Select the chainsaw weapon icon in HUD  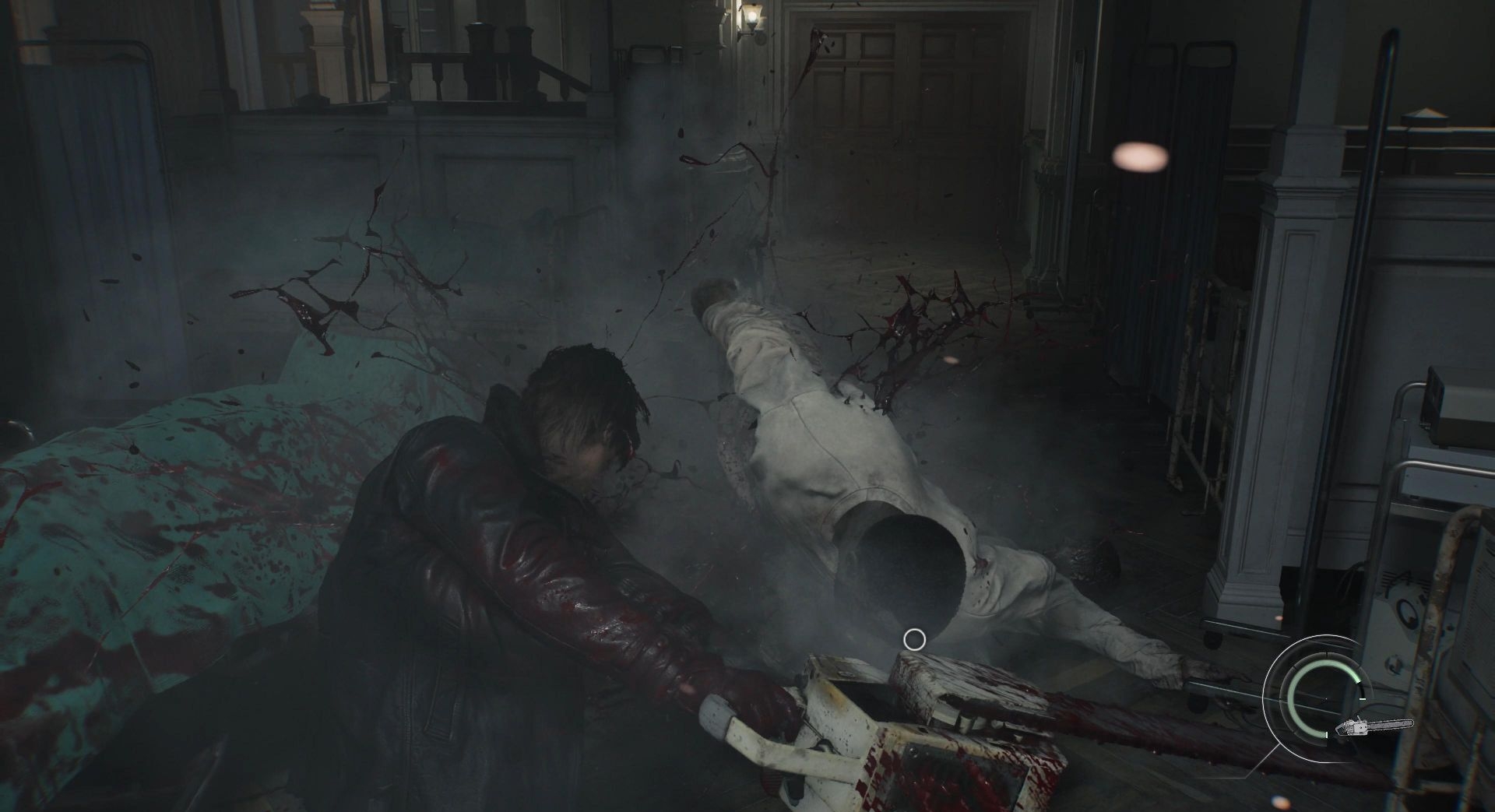[1374, 726]
